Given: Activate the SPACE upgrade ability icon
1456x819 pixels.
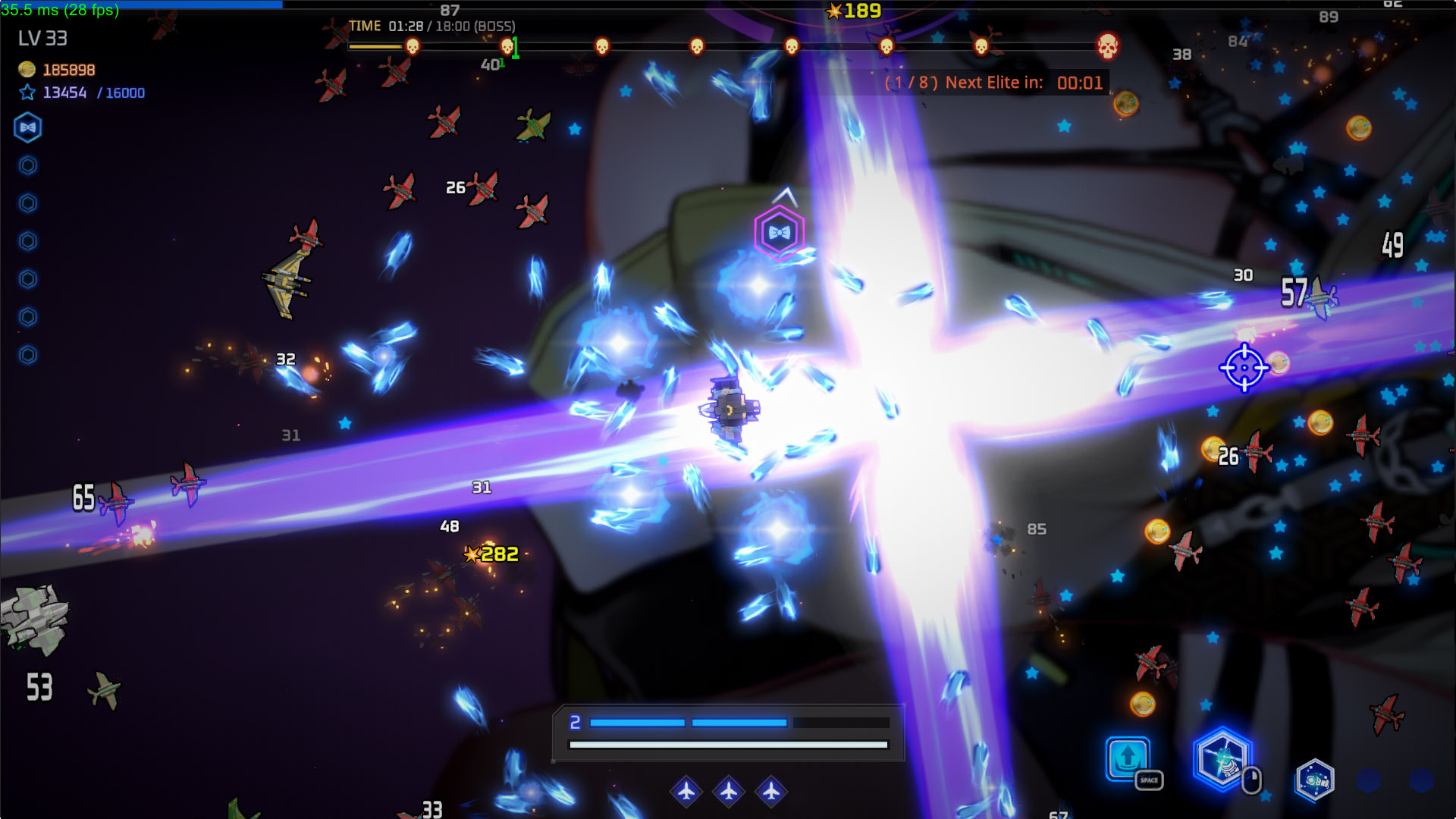Looking at the screenshot, I should coord(1128,758).
